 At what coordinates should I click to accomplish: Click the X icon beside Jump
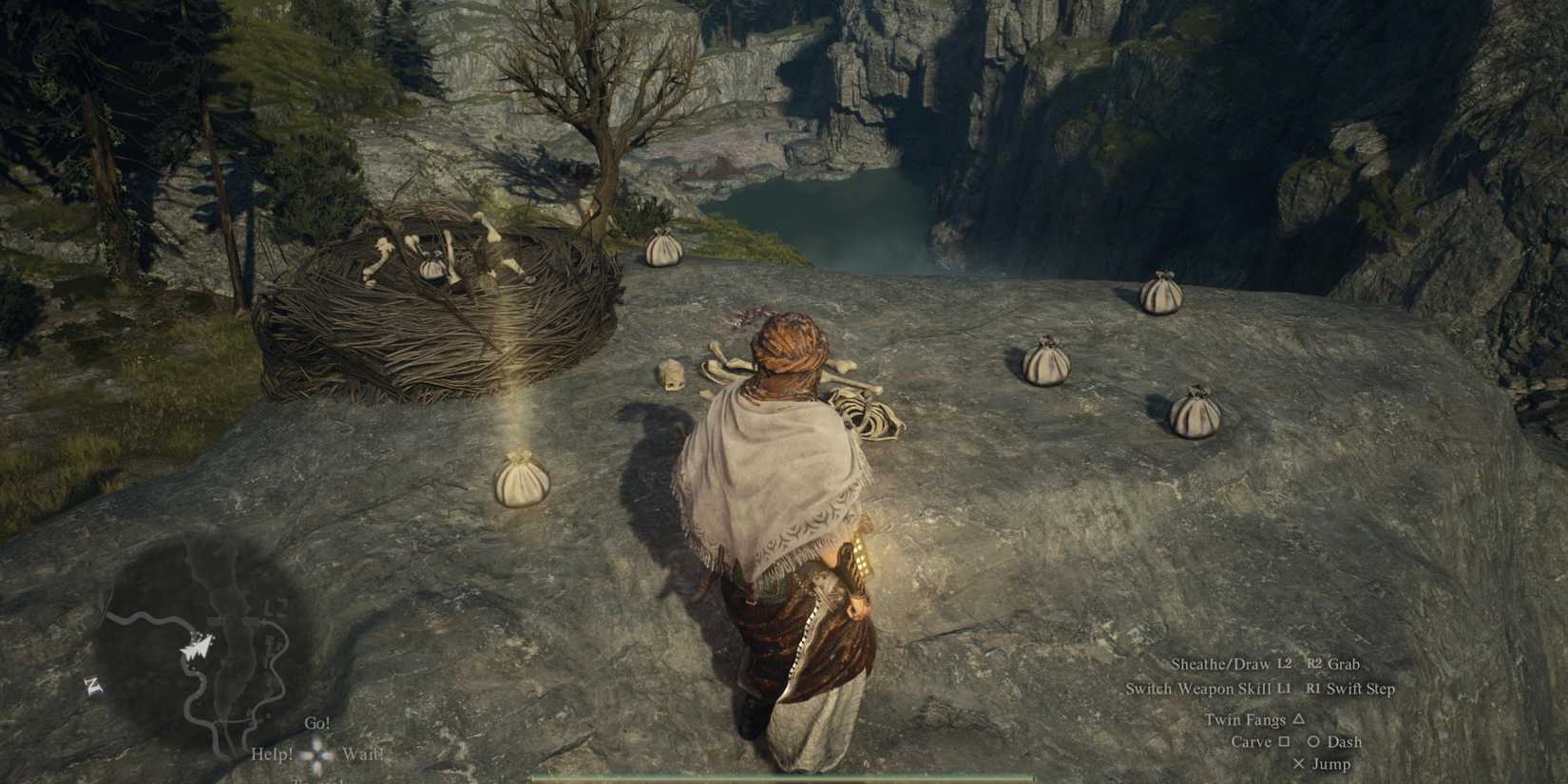point(1301,764)
